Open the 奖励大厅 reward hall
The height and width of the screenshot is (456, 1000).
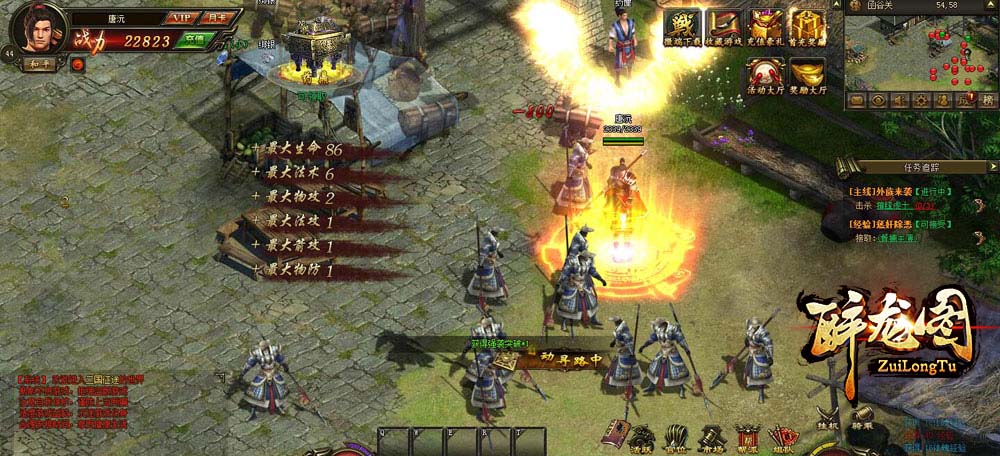(807, 73)
